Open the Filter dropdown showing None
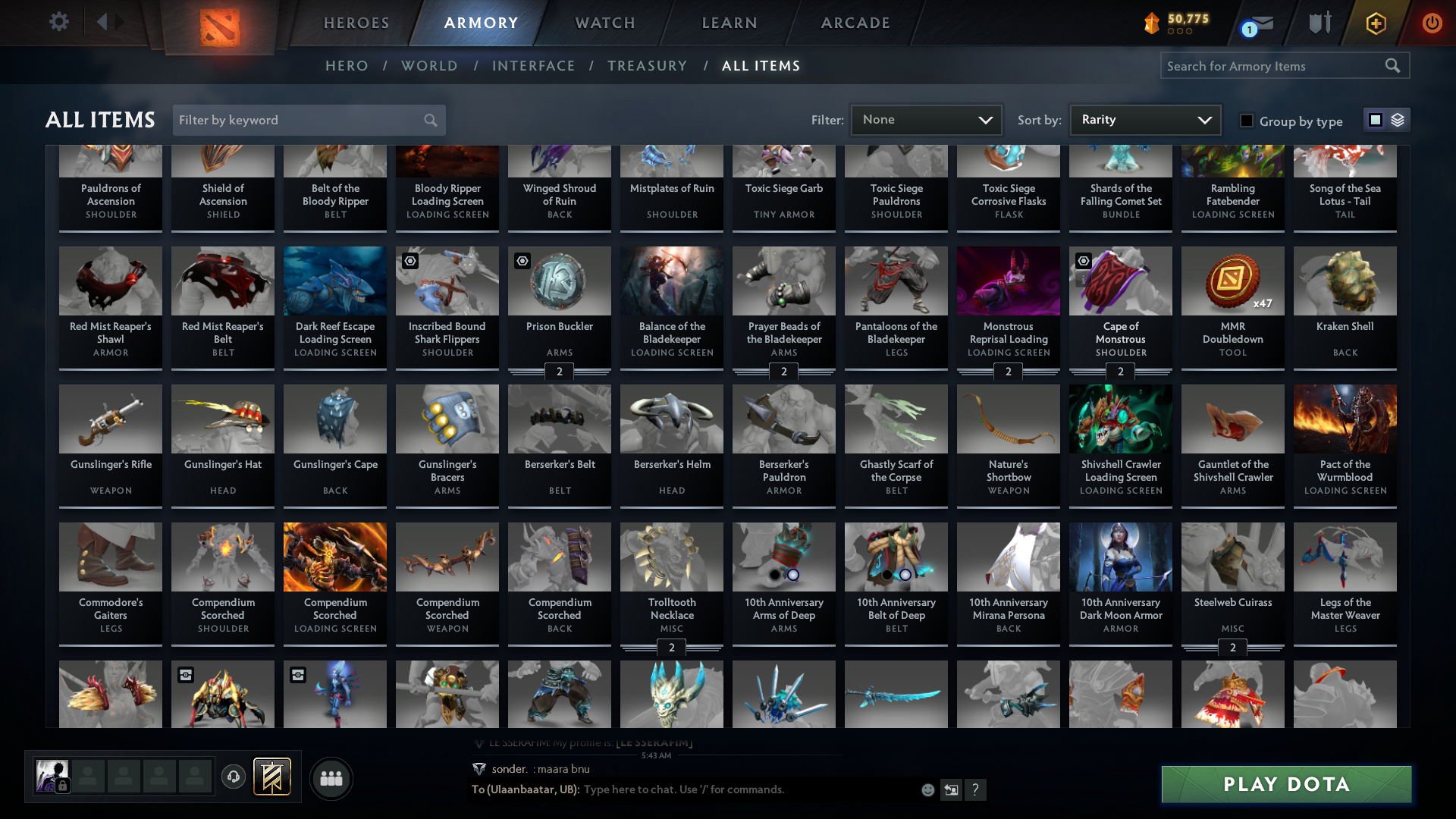 (926, 119)
